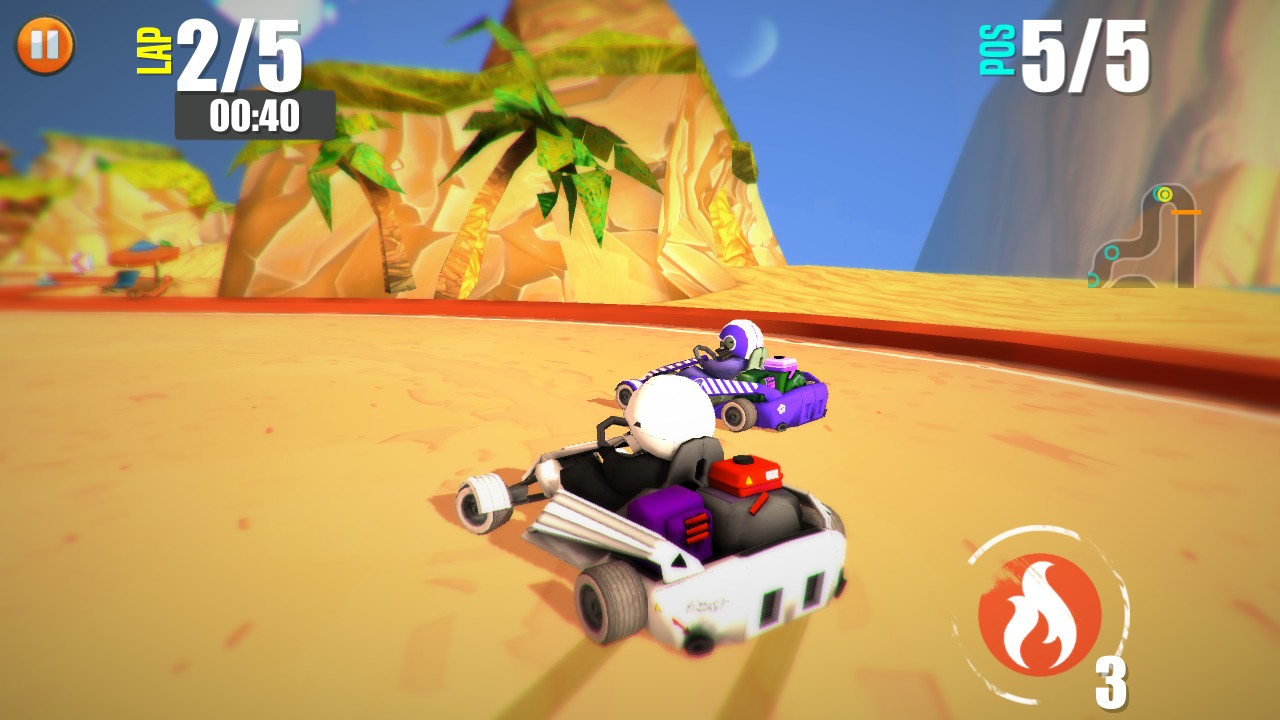The height and width of the screenshot is (720, 1280).
Task: Select the yellow player marker on minimap
Action: click(x=1164, y=195)
